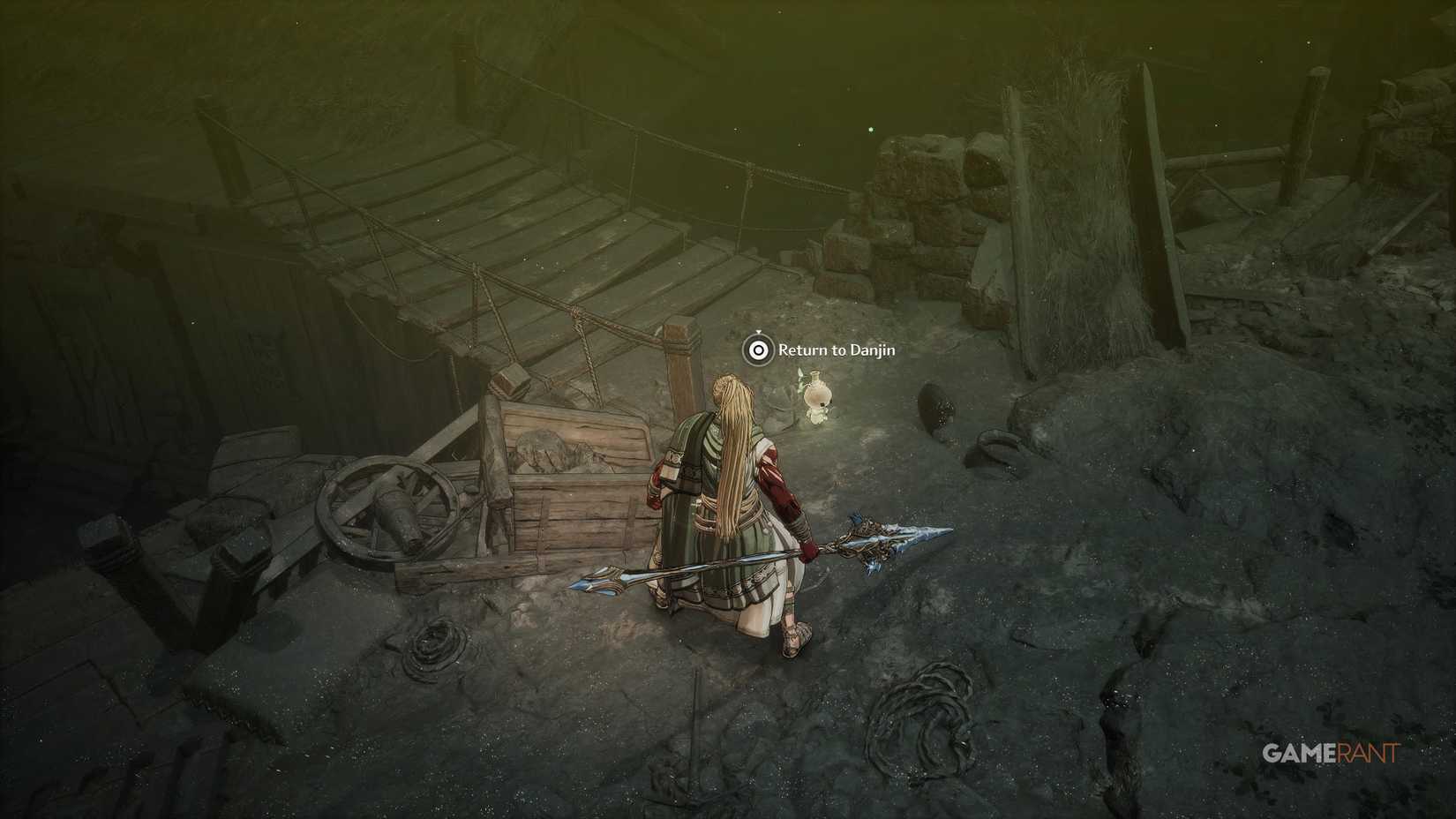
Task: Click the small chevron above the quest marker
Action: coord(759,331)
